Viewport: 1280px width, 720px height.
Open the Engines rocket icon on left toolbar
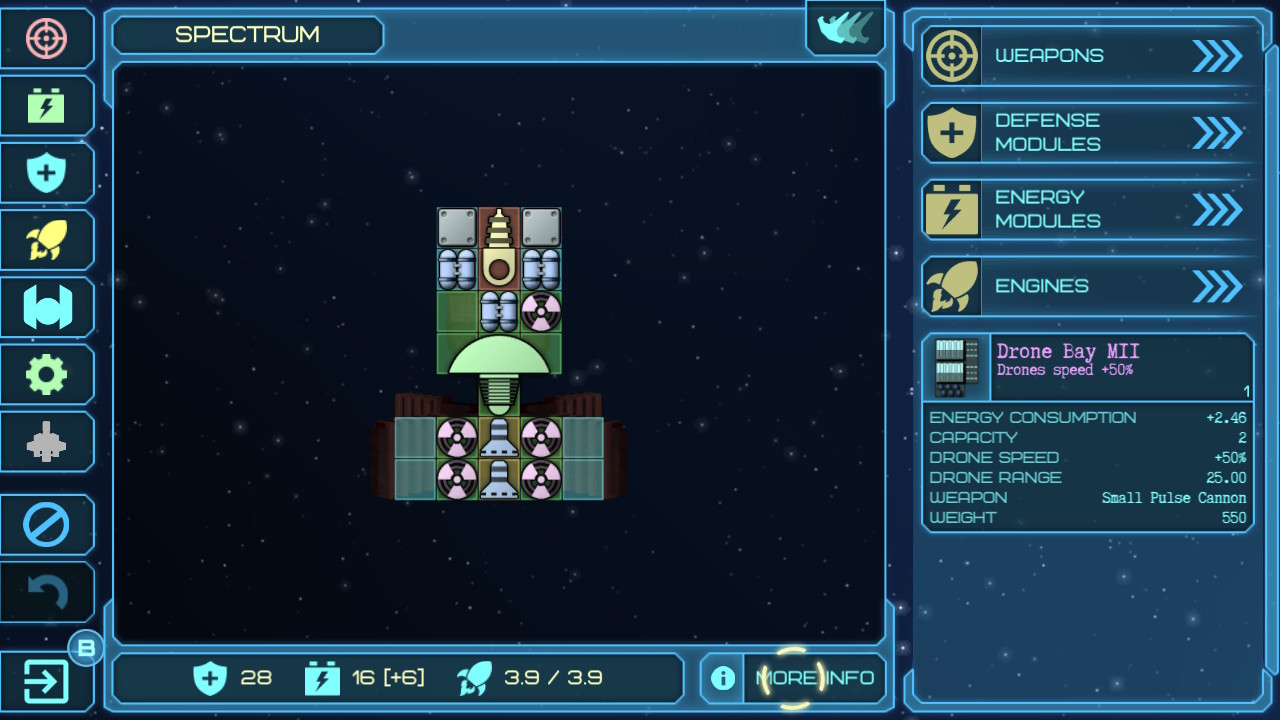click(x=46, y=239)
